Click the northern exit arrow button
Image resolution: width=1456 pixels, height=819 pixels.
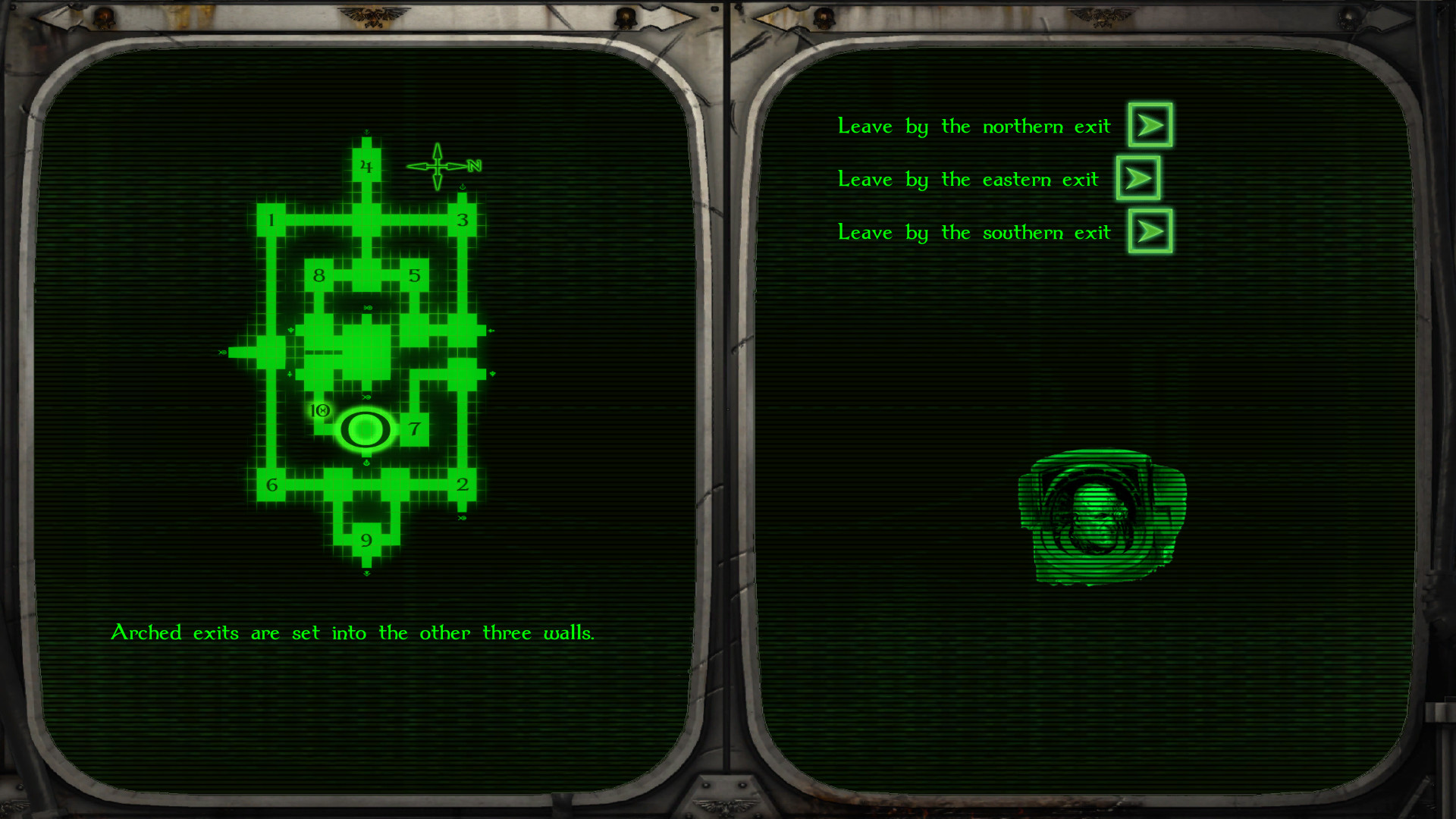tap(1149, 125)
